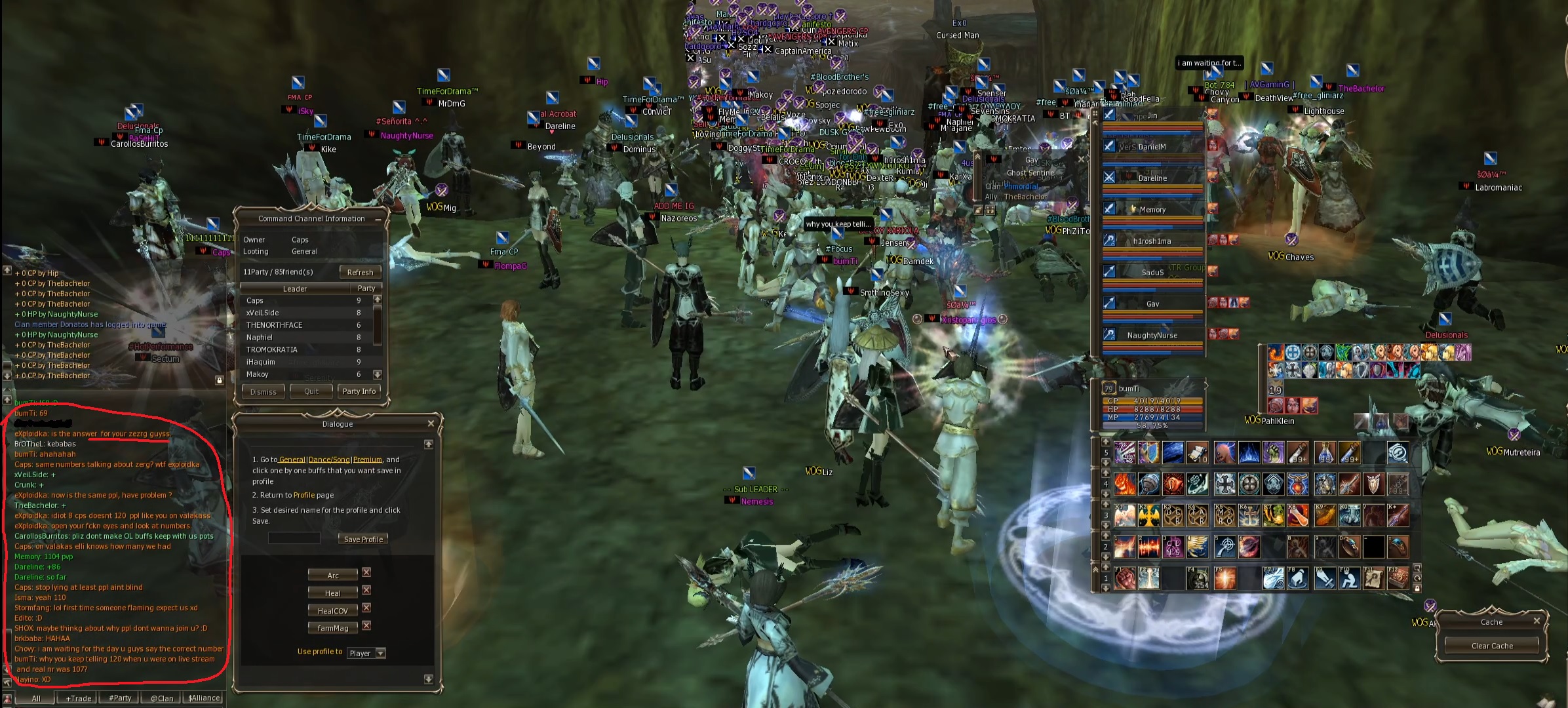This screenshot has width=1568, height=708.
Task: Open Party Info for the channel
Action: tap(359, 391)
